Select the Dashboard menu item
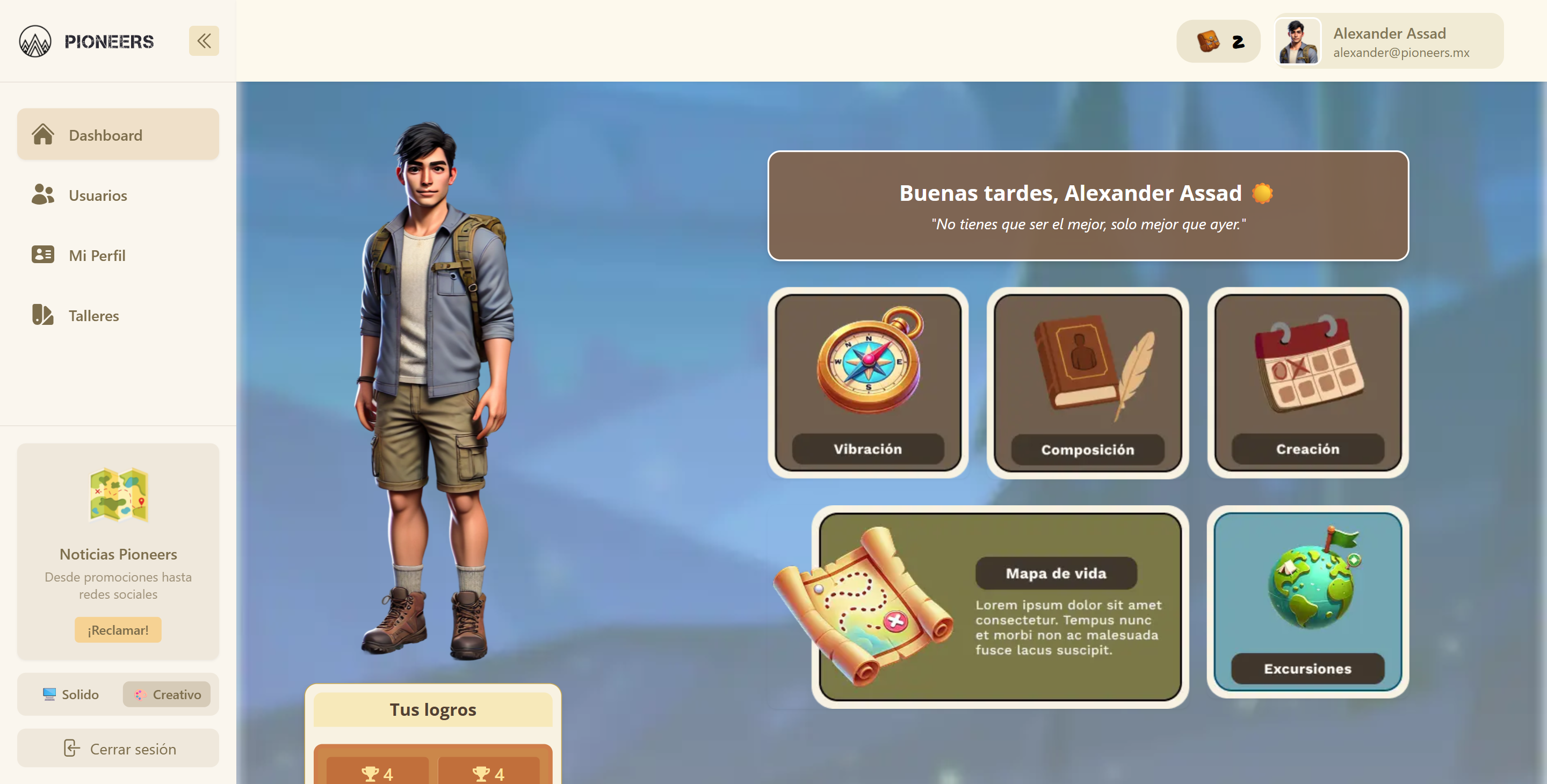This screenshot has width=1547, height=784. tap(106, 134)
